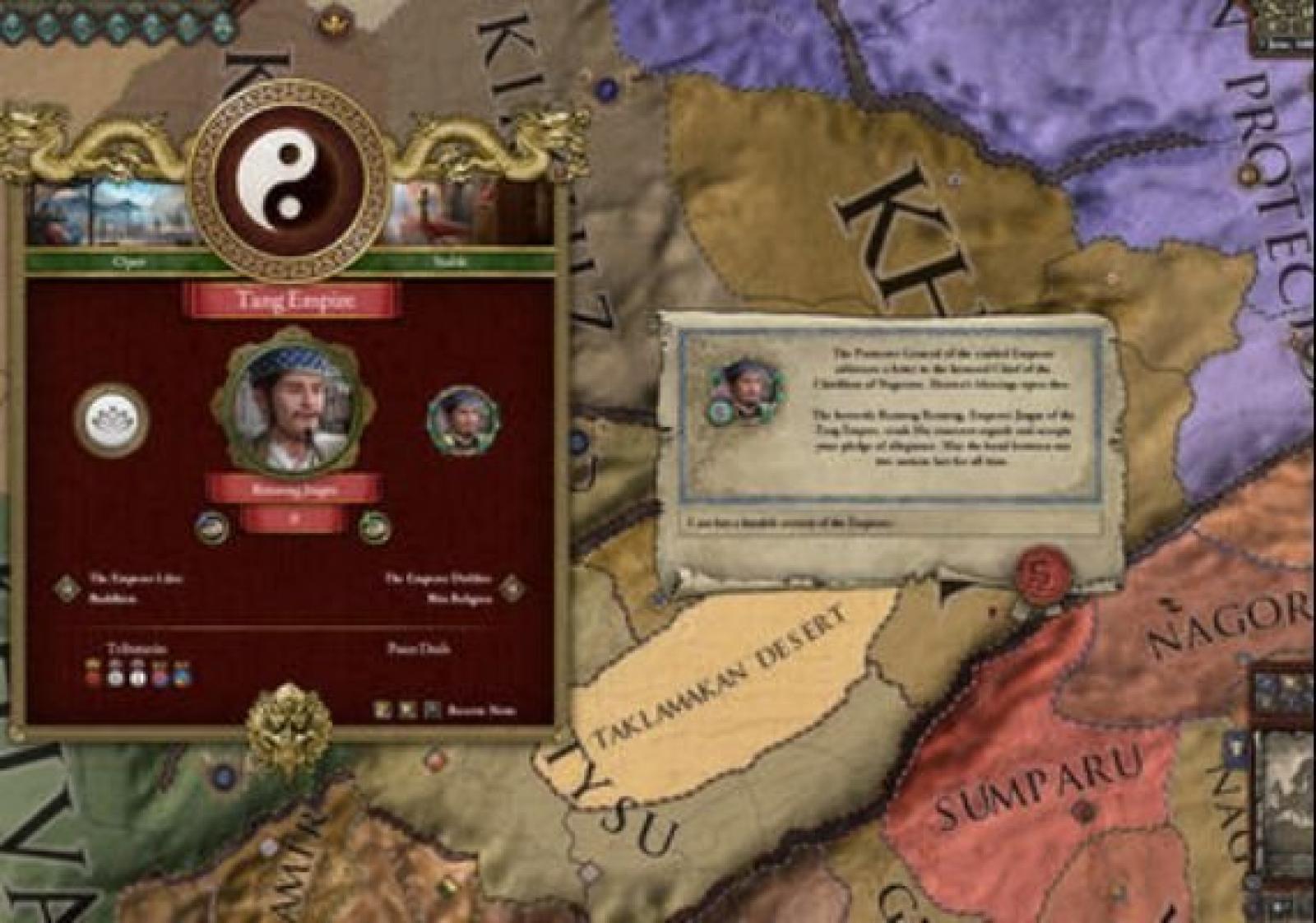Click the emperor's name banner
Screen dimensions: 1316x923
(293, 490)
